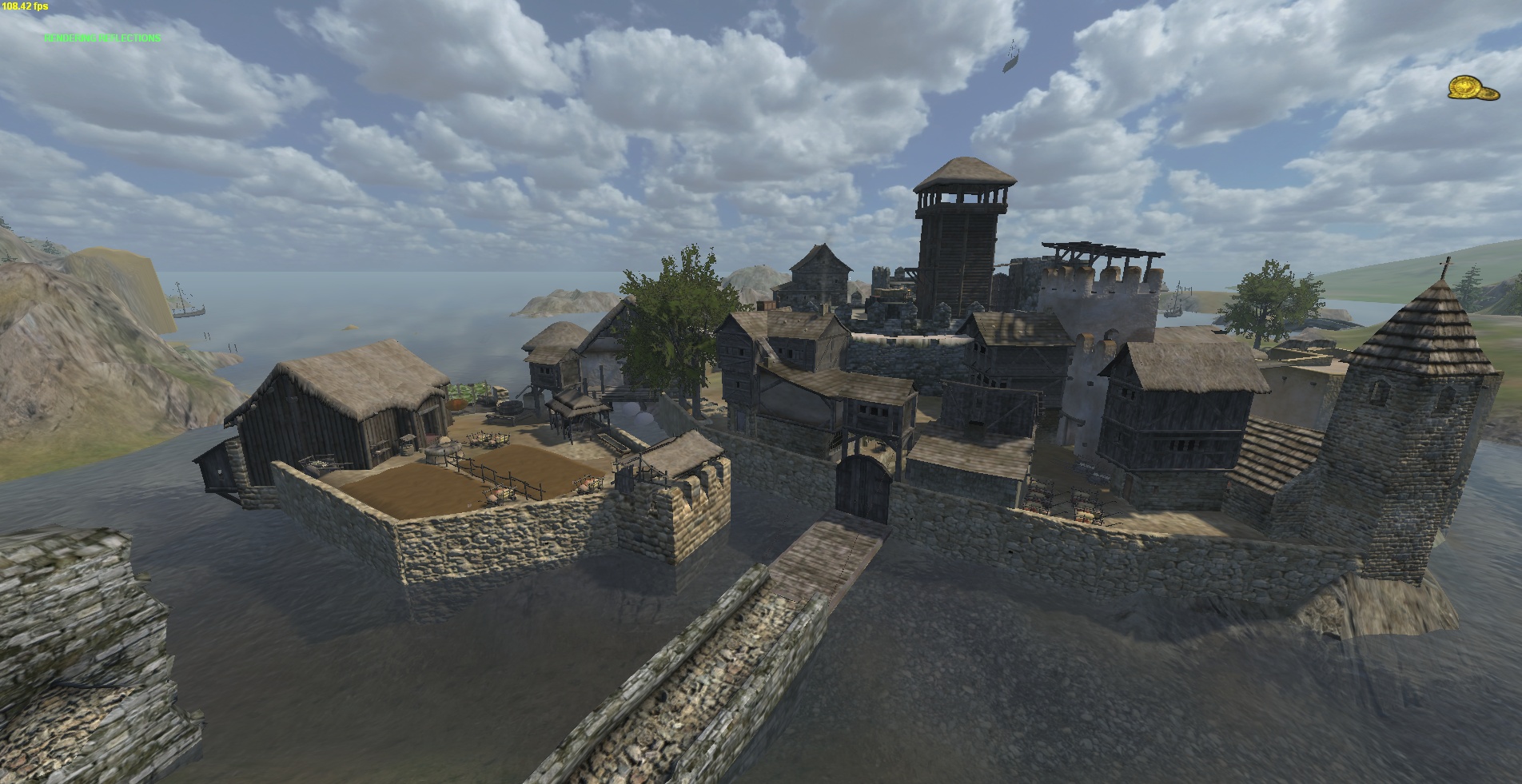The image size is (1522, 784).
Task: Click the gold coins icon
Action: tap(1472, 88)
